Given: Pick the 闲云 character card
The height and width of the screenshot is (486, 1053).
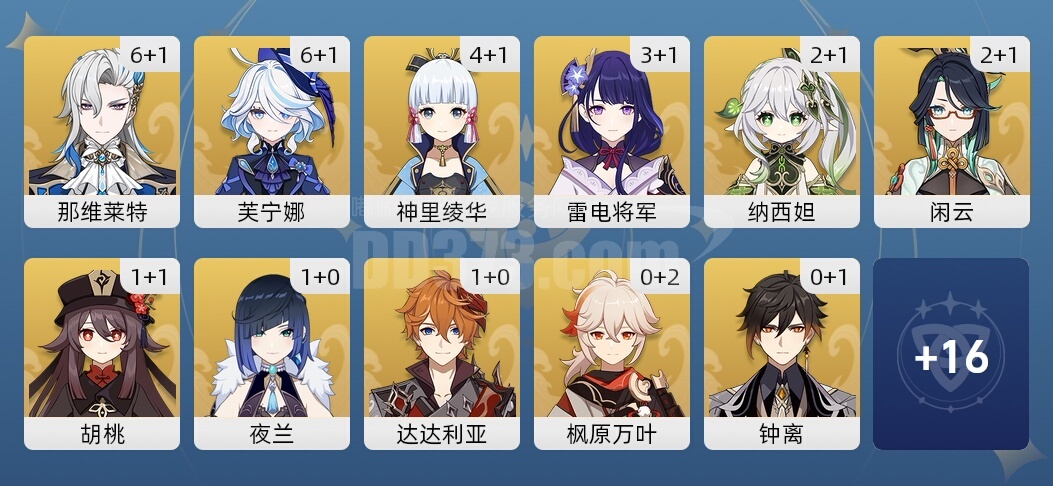Looking at the screenshot, I should point(952,131).
